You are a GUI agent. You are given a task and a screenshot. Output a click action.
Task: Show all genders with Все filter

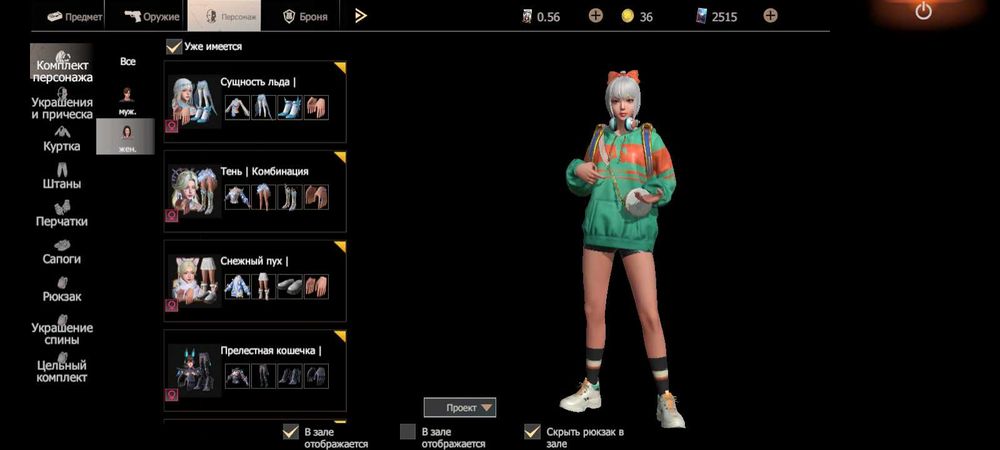click(x=127, y=62)
